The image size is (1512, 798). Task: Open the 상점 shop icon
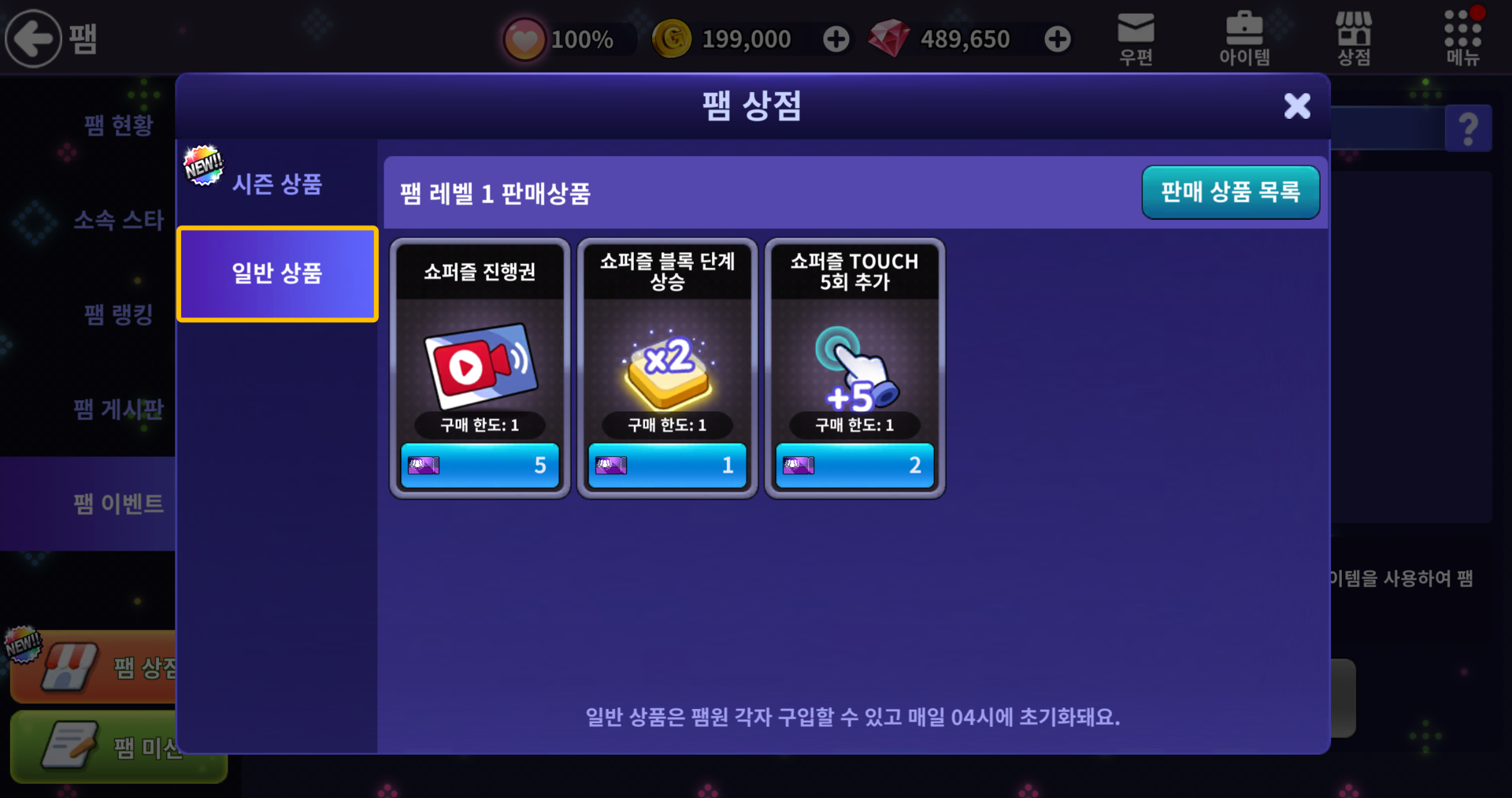click(1352, 37)
